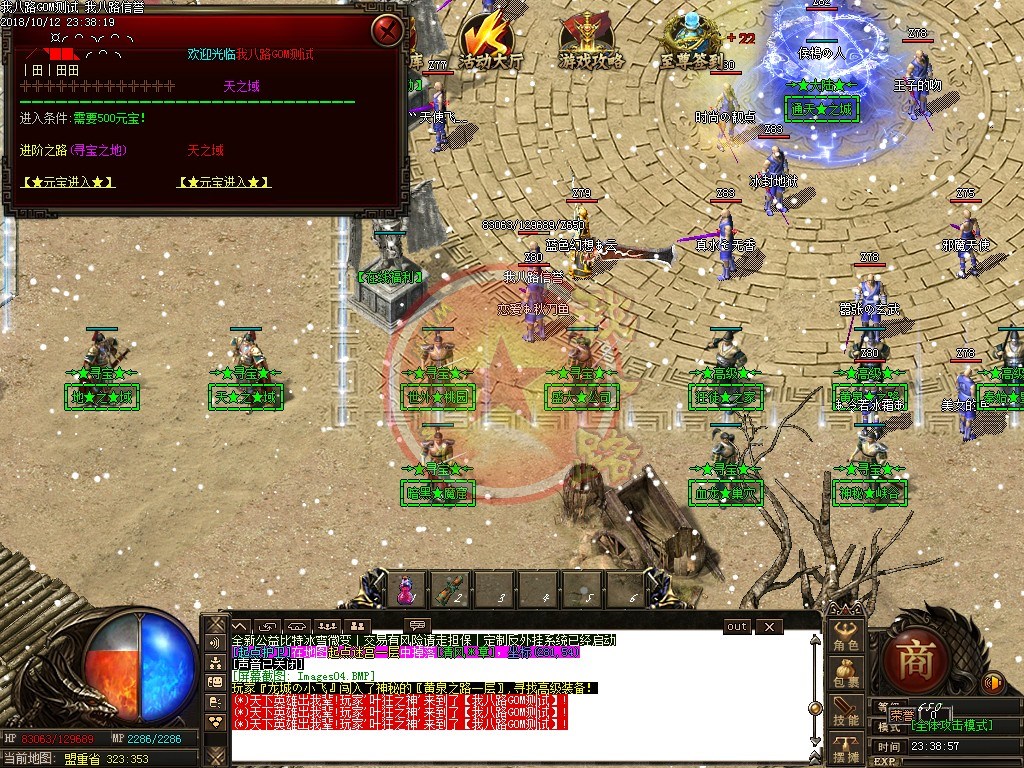Click the chat log scrollbar handle
Screen dimensions: 1024x768
click(815, 708)
